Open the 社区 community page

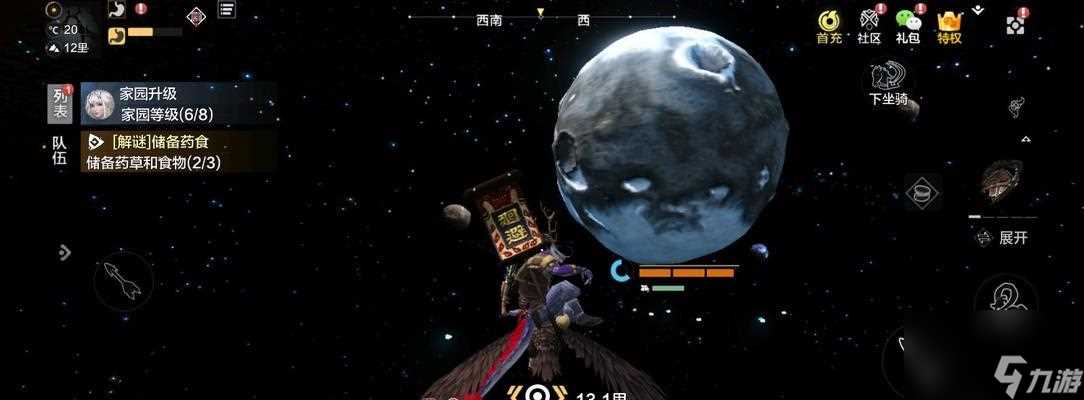point(869,25)
